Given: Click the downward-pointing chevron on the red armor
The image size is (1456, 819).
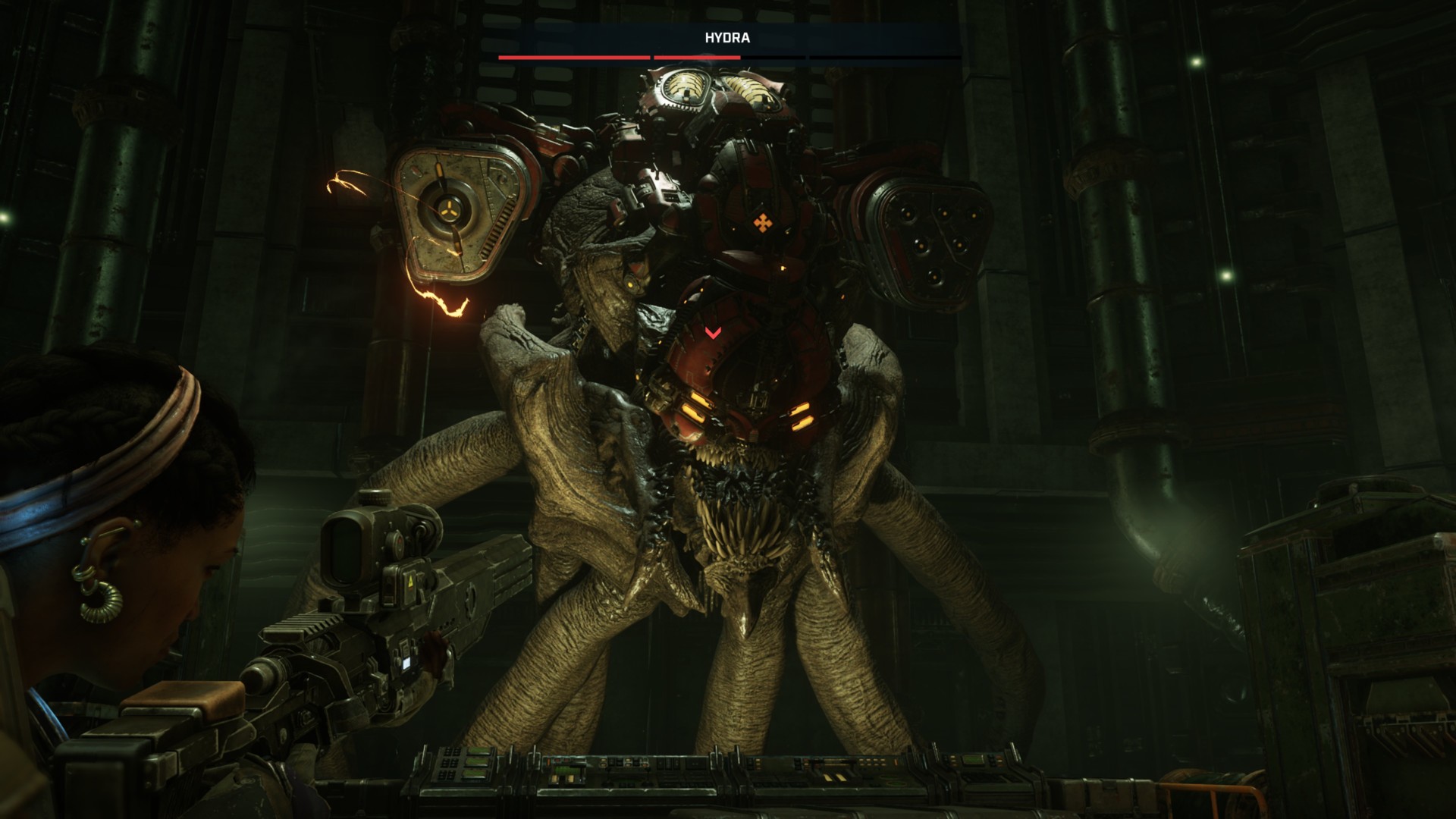Looking at the screenshot, I should (x=711, y=331).
